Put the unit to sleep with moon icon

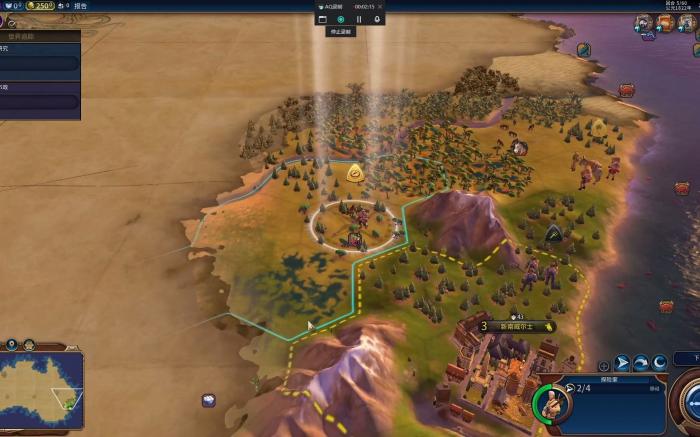(x=660, y=364)
